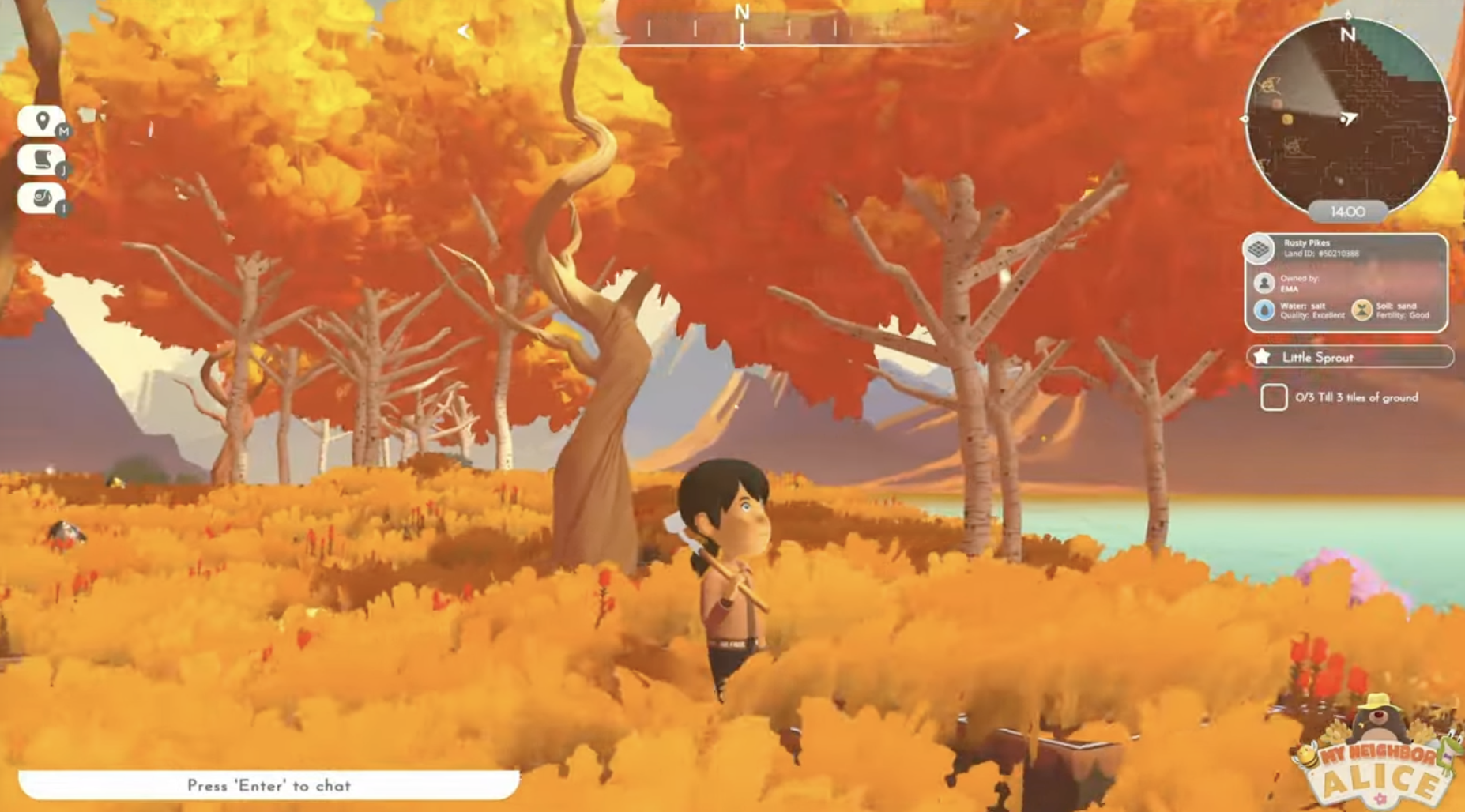Open the journal scroll button
Screen dimensions: 1465x812
click(x=41, y=160)
